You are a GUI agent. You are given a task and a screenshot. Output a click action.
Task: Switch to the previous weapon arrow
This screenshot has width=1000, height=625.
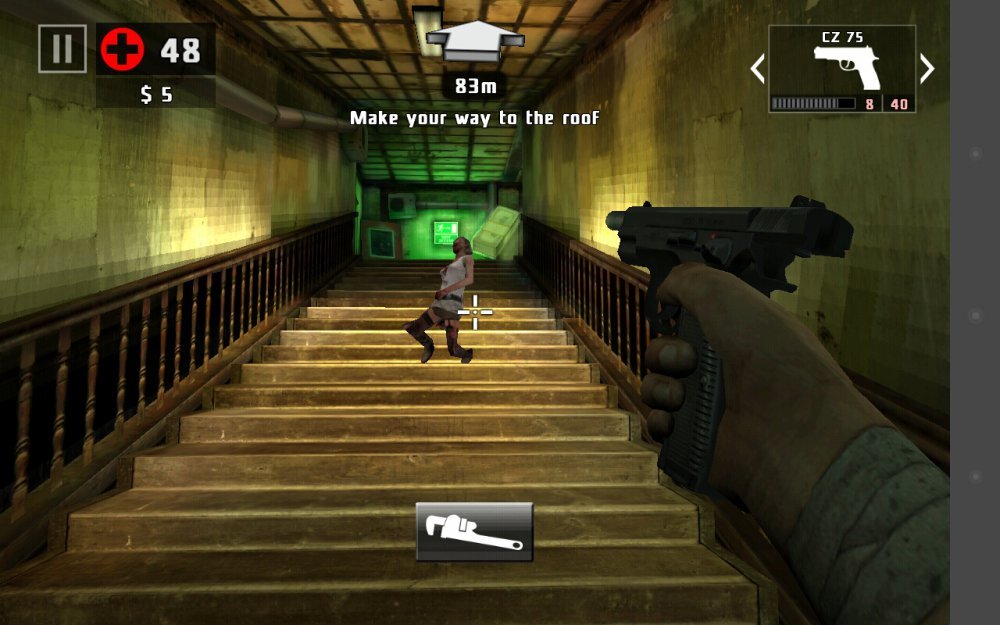click(x=757, y=69)
